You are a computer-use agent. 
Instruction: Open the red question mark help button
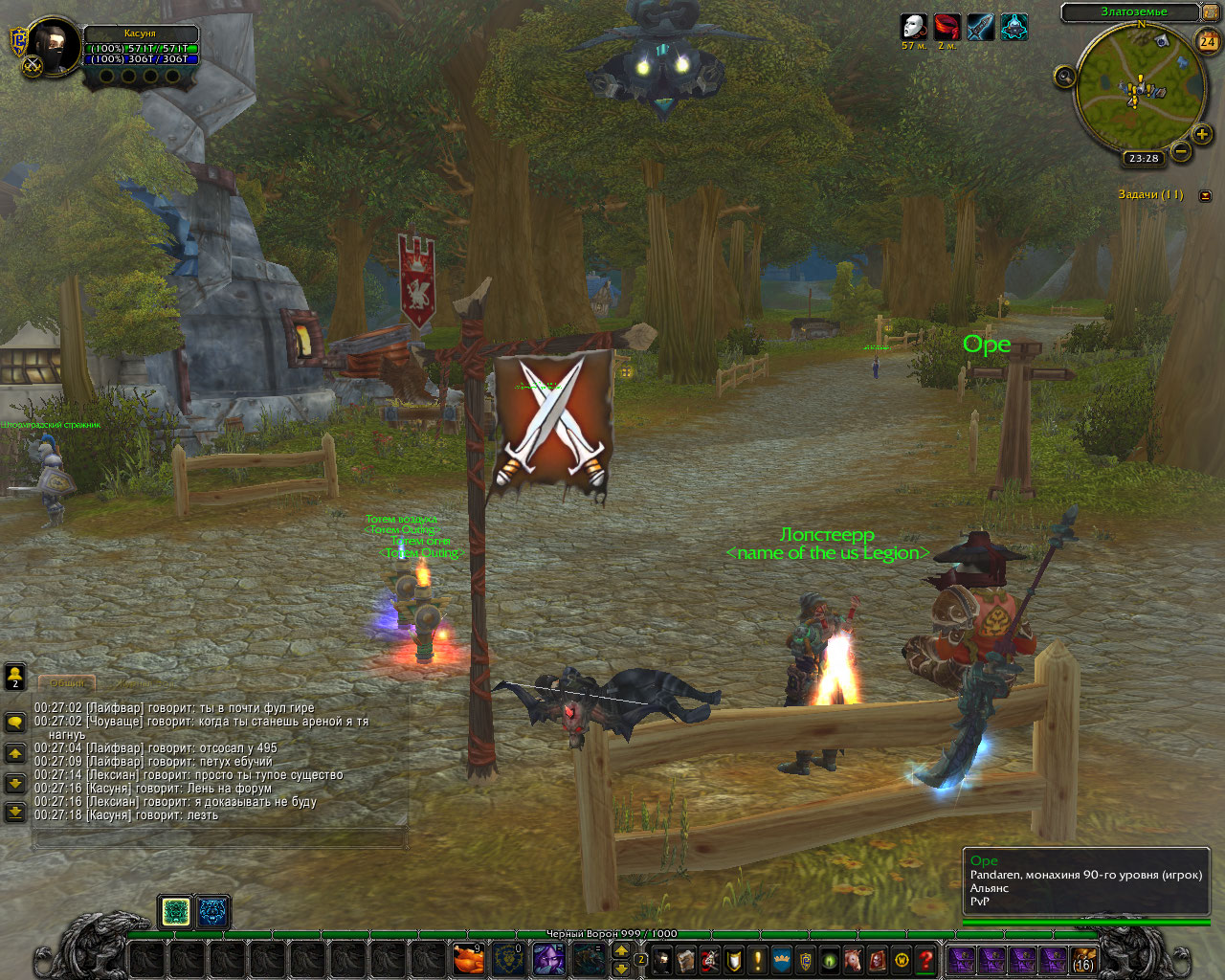925,959
